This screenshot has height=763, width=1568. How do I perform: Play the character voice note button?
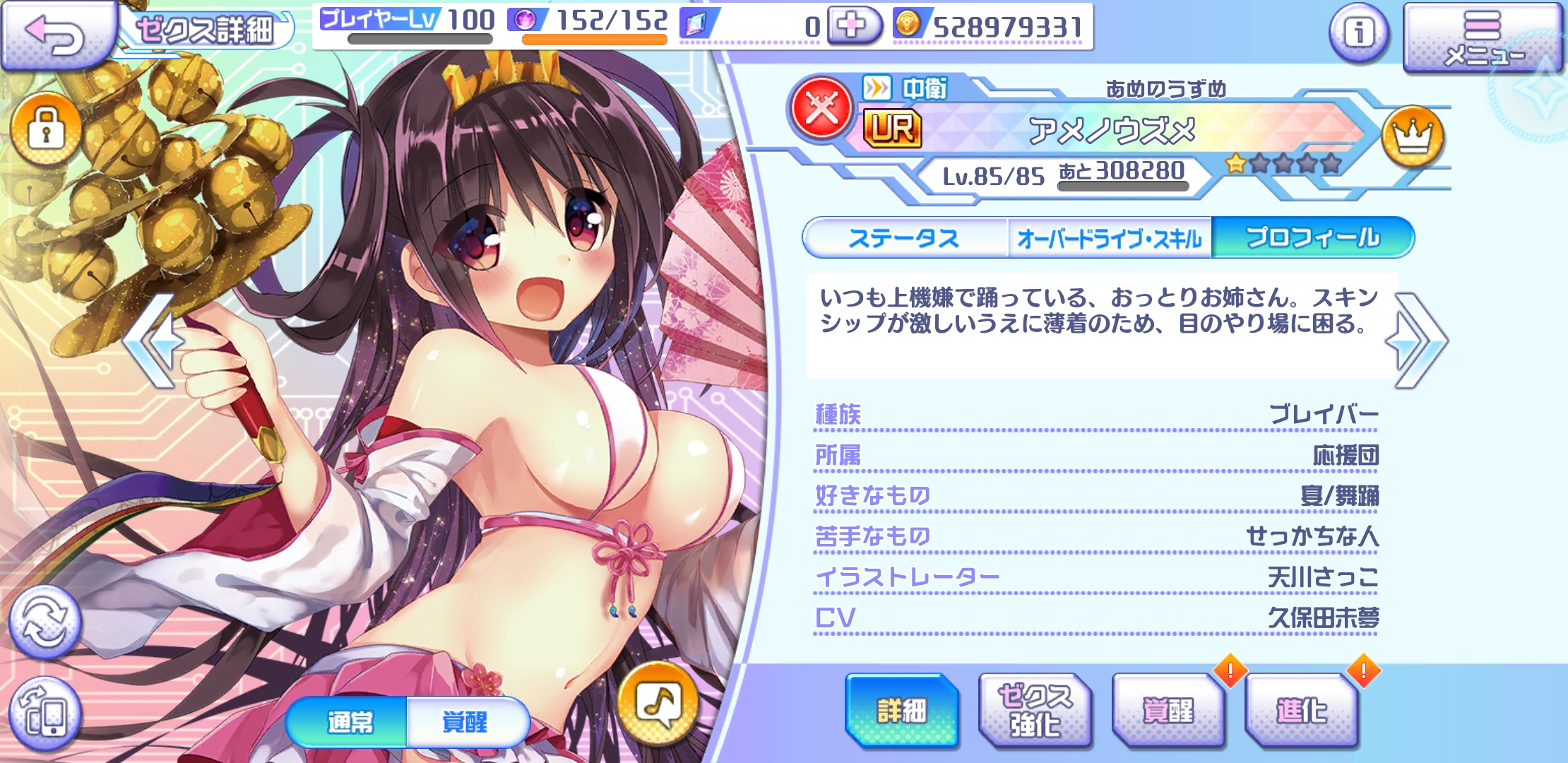pos(658,704)
